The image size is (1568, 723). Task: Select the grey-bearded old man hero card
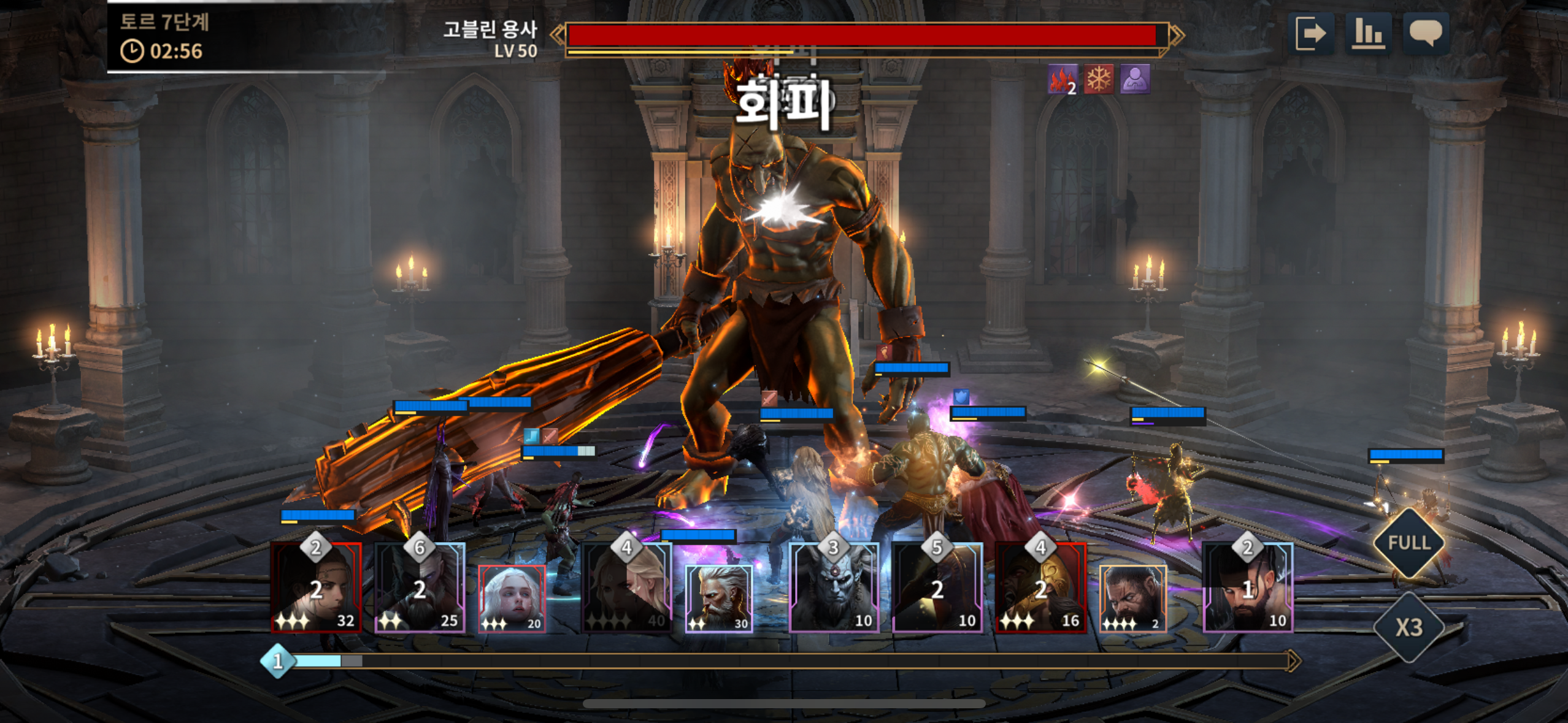click(718, 599)
